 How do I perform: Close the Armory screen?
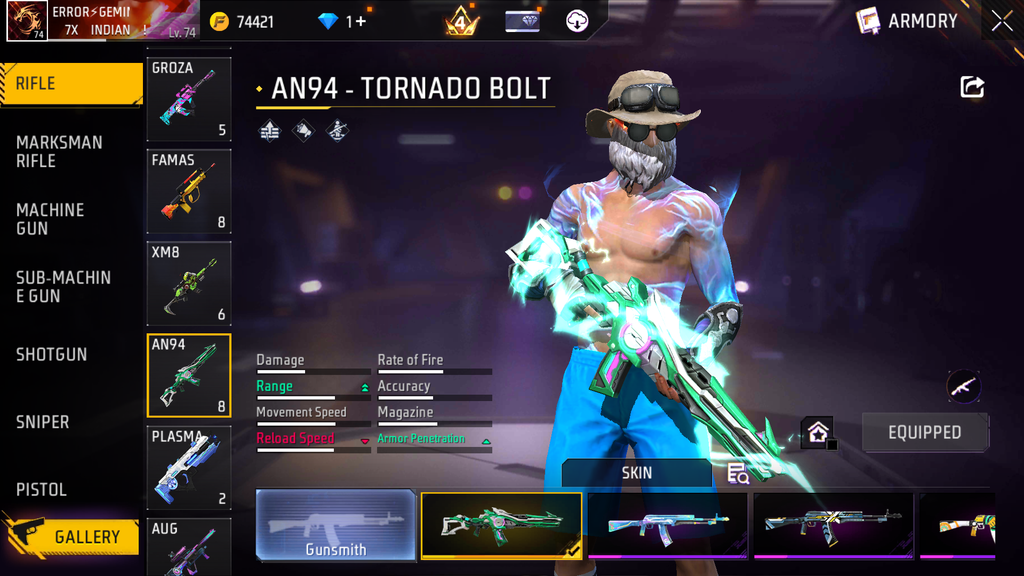(x=1002, y=21)
